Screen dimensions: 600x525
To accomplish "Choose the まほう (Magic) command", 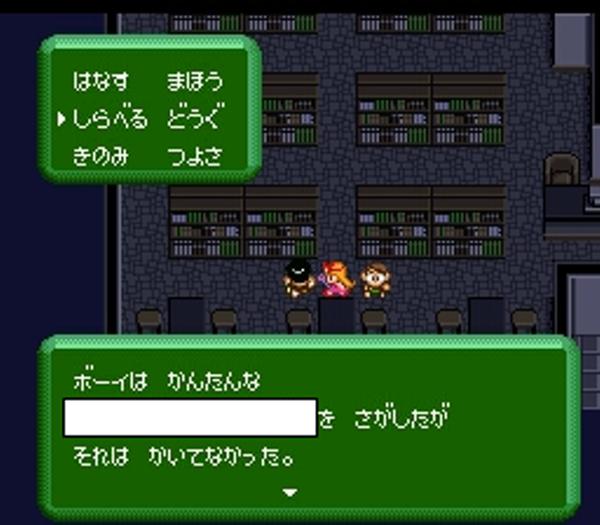I will (x=194, y=82).
